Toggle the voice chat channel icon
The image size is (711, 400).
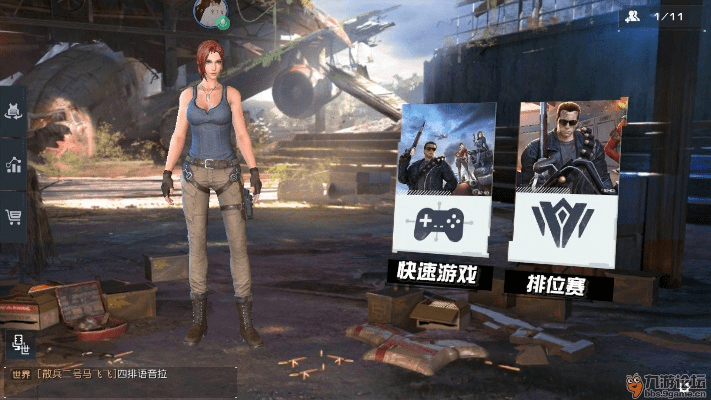click(18, 343)
